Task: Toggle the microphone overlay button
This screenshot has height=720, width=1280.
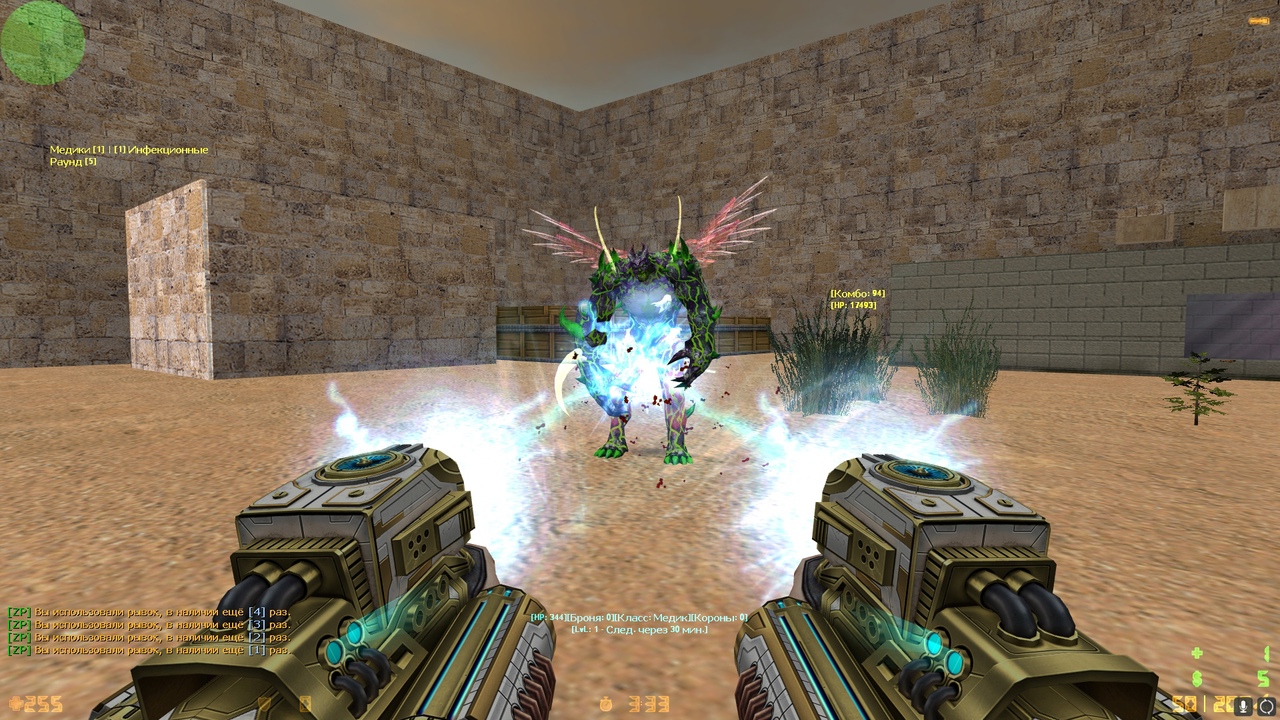Action: (x=1245, y=705)
